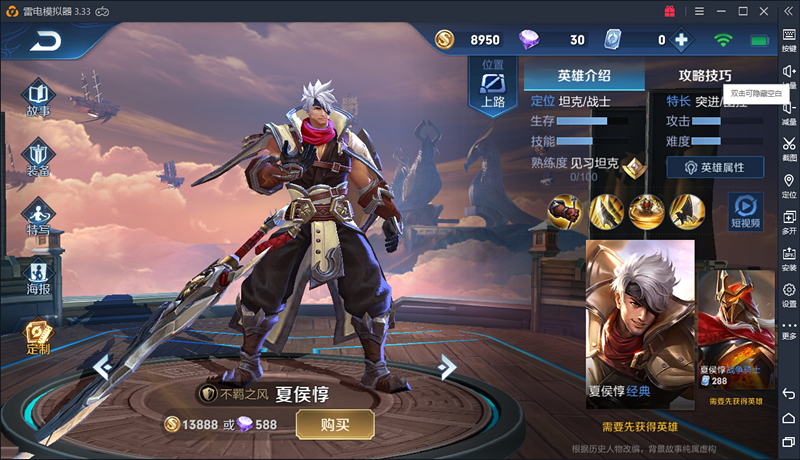The width and height of the screenshot is (800, 460).
Task: Select the 上路 position badge
Action: point(493,88)
